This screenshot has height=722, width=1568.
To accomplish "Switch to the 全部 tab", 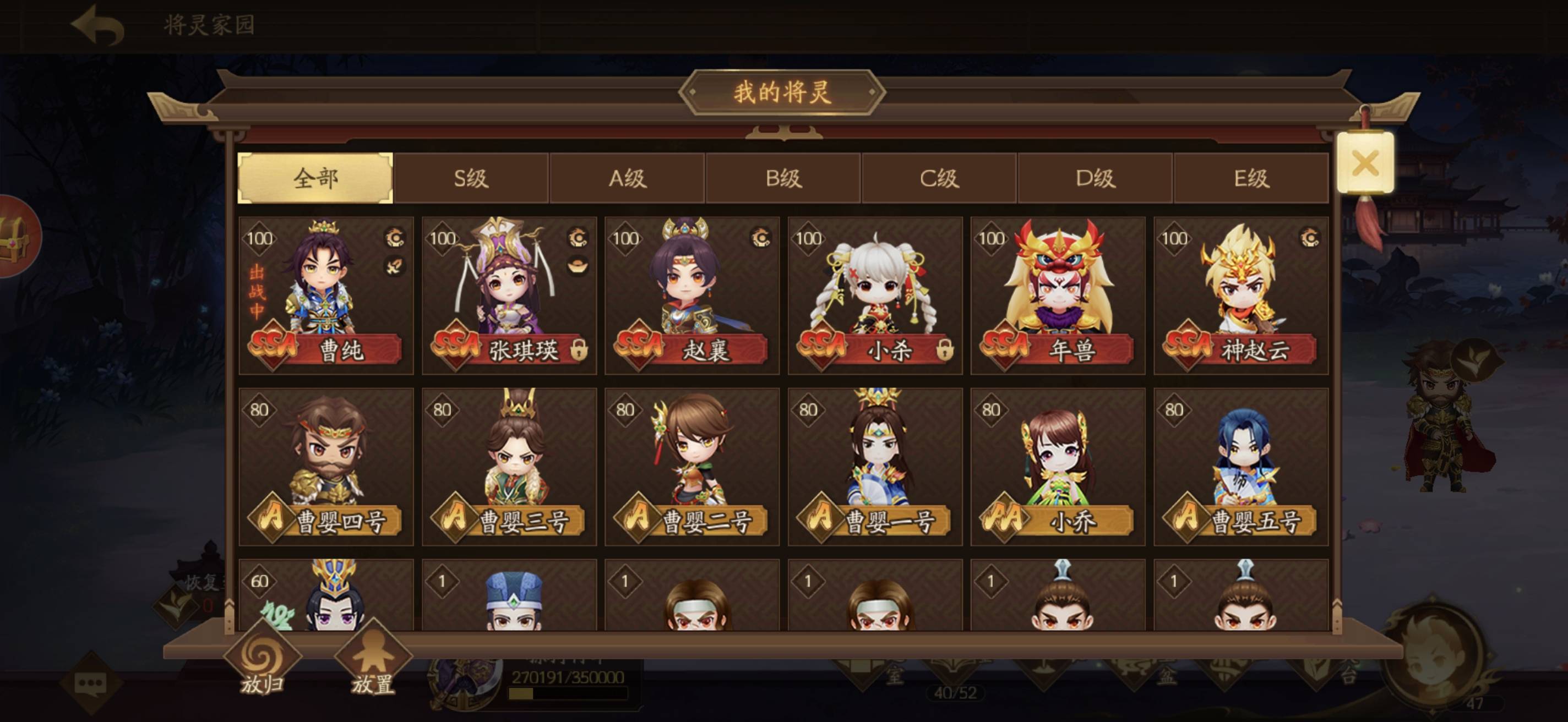I will tap(315, 178).
